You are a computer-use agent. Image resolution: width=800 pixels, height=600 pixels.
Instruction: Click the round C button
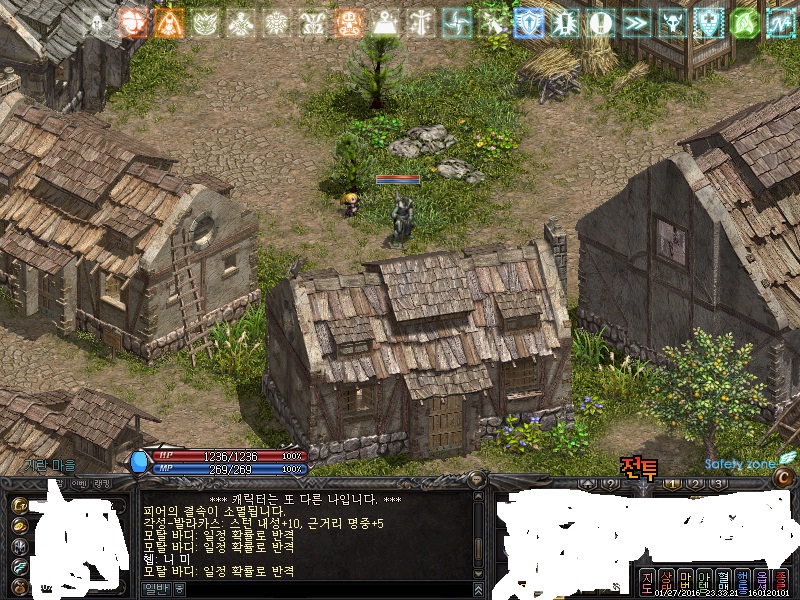784,481
